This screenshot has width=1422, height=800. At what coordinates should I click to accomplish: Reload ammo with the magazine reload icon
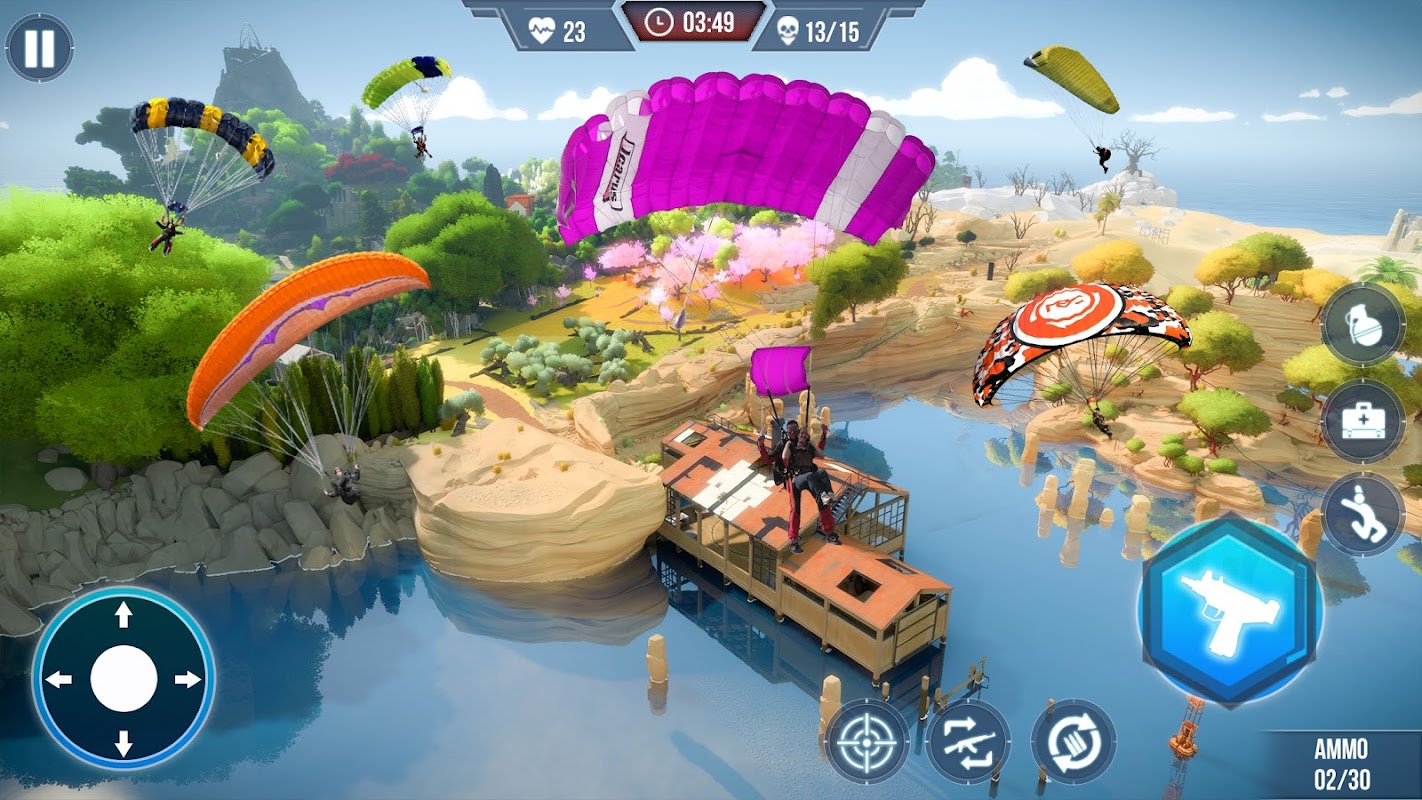point(1073,741)
